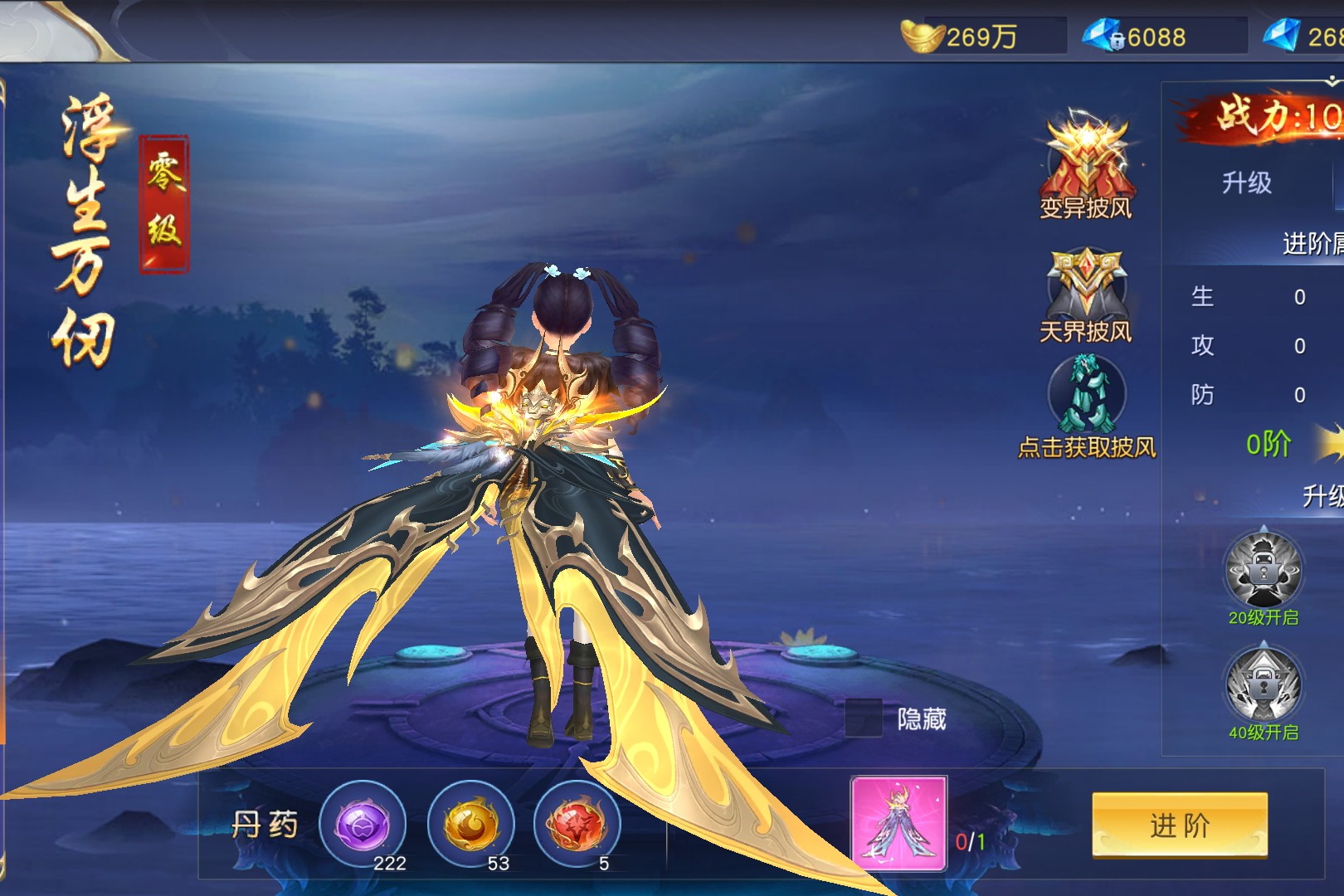Tap the locked skill unlocking at 40级

(x=1263, y=686)
